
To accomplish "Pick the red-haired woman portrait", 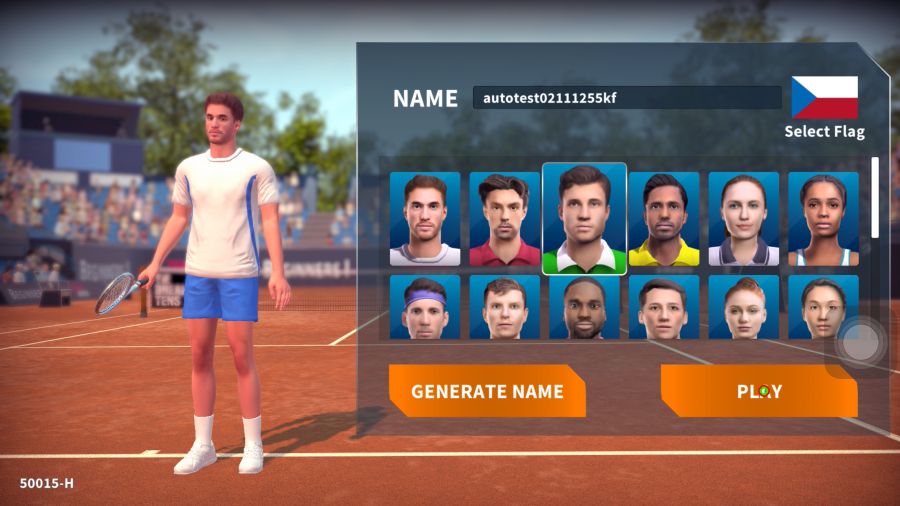I will point(743,307).
